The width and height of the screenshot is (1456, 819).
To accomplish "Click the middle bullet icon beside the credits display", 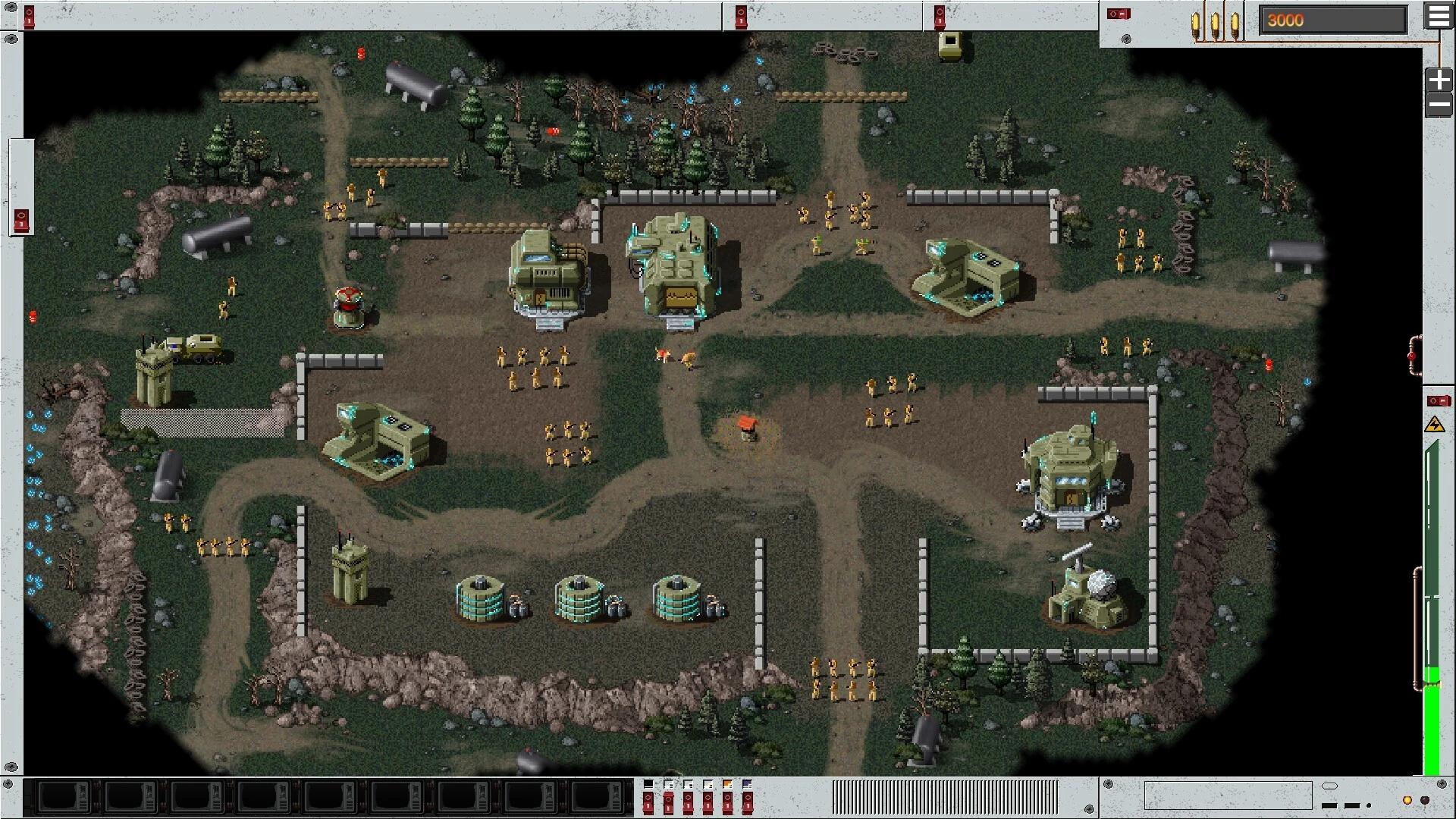I will pos(1216,20).
